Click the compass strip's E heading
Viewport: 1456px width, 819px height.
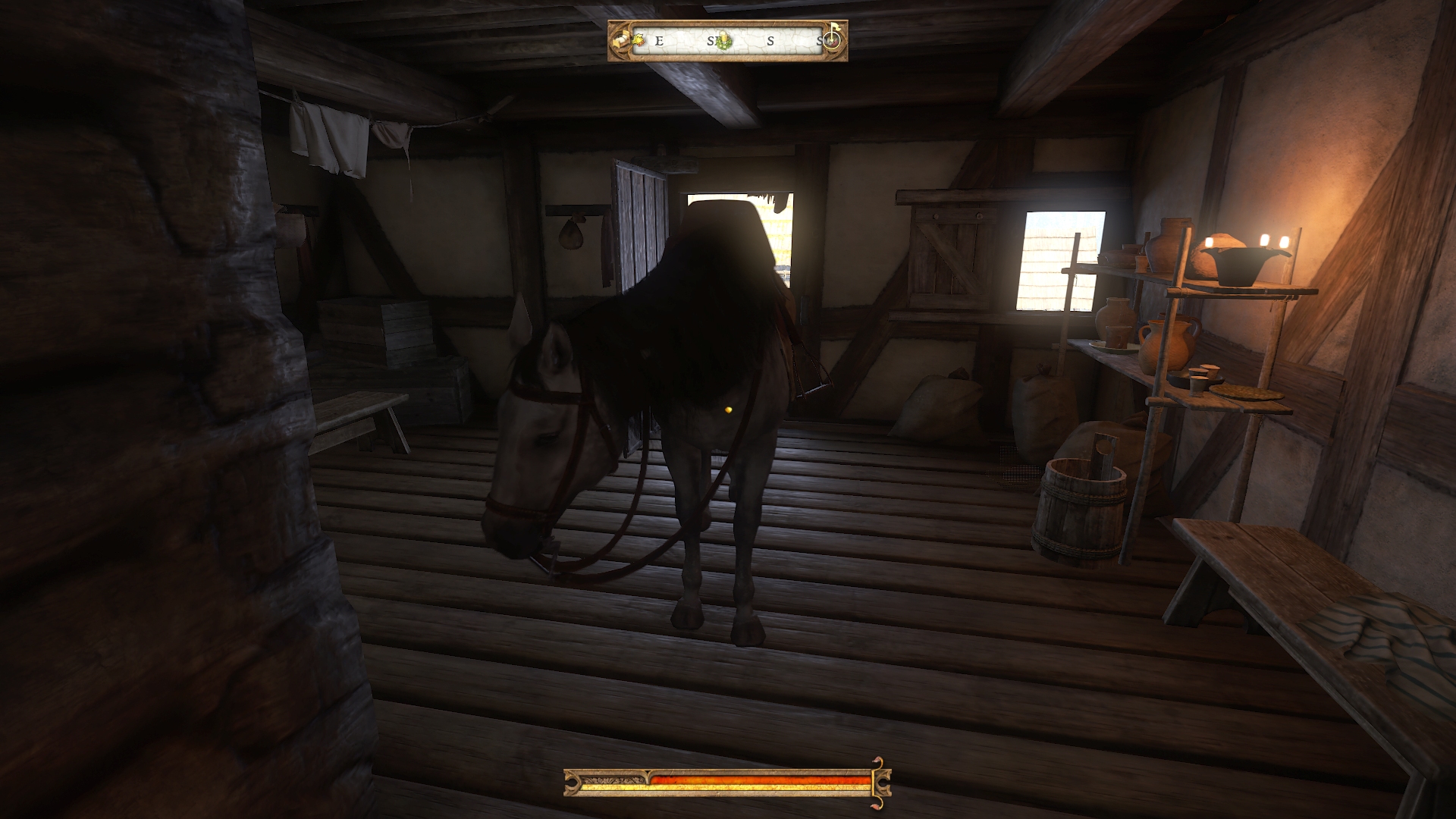(x=659, y=41)
